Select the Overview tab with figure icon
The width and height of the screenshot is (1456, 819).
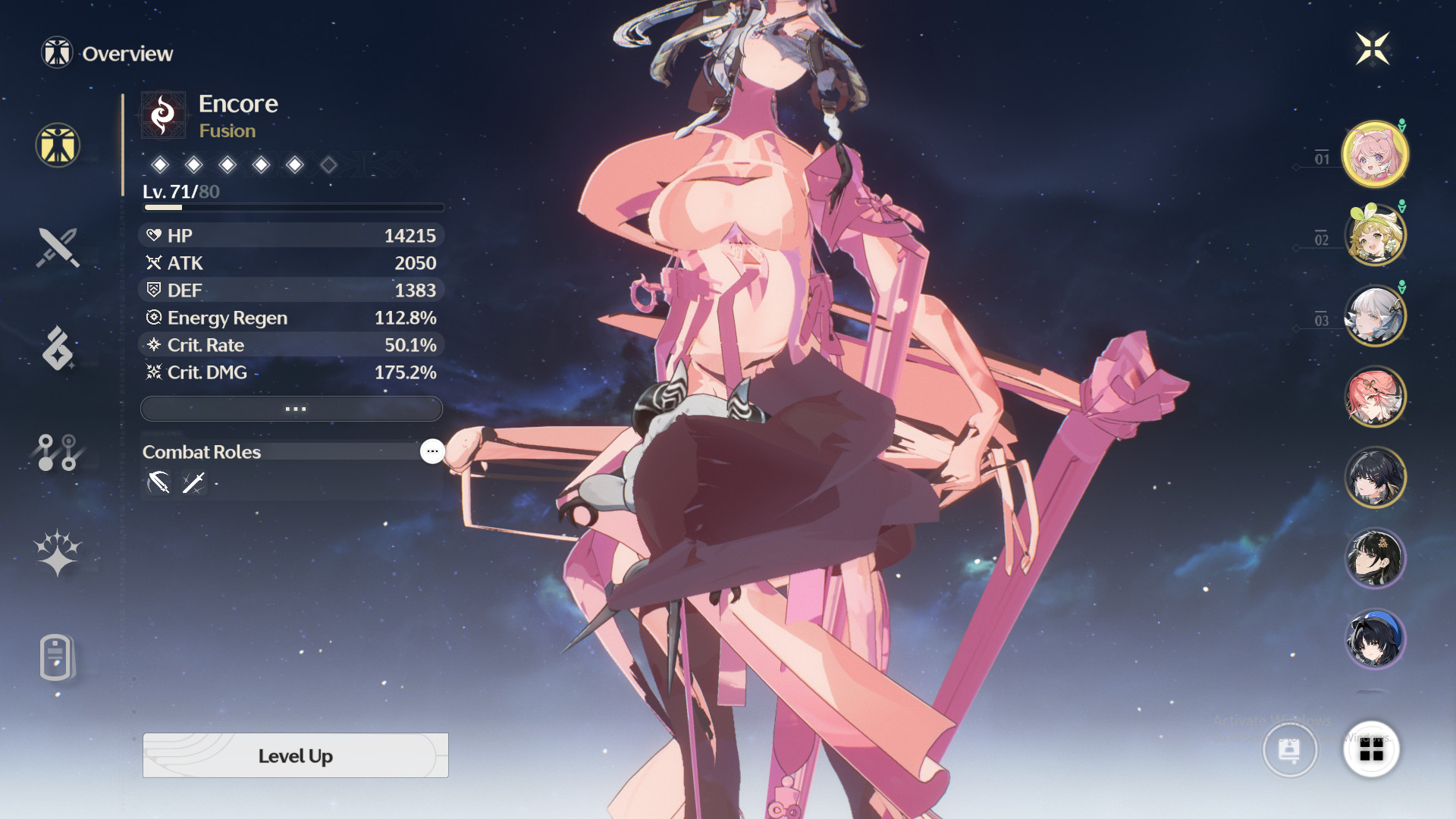click(58, 145)
